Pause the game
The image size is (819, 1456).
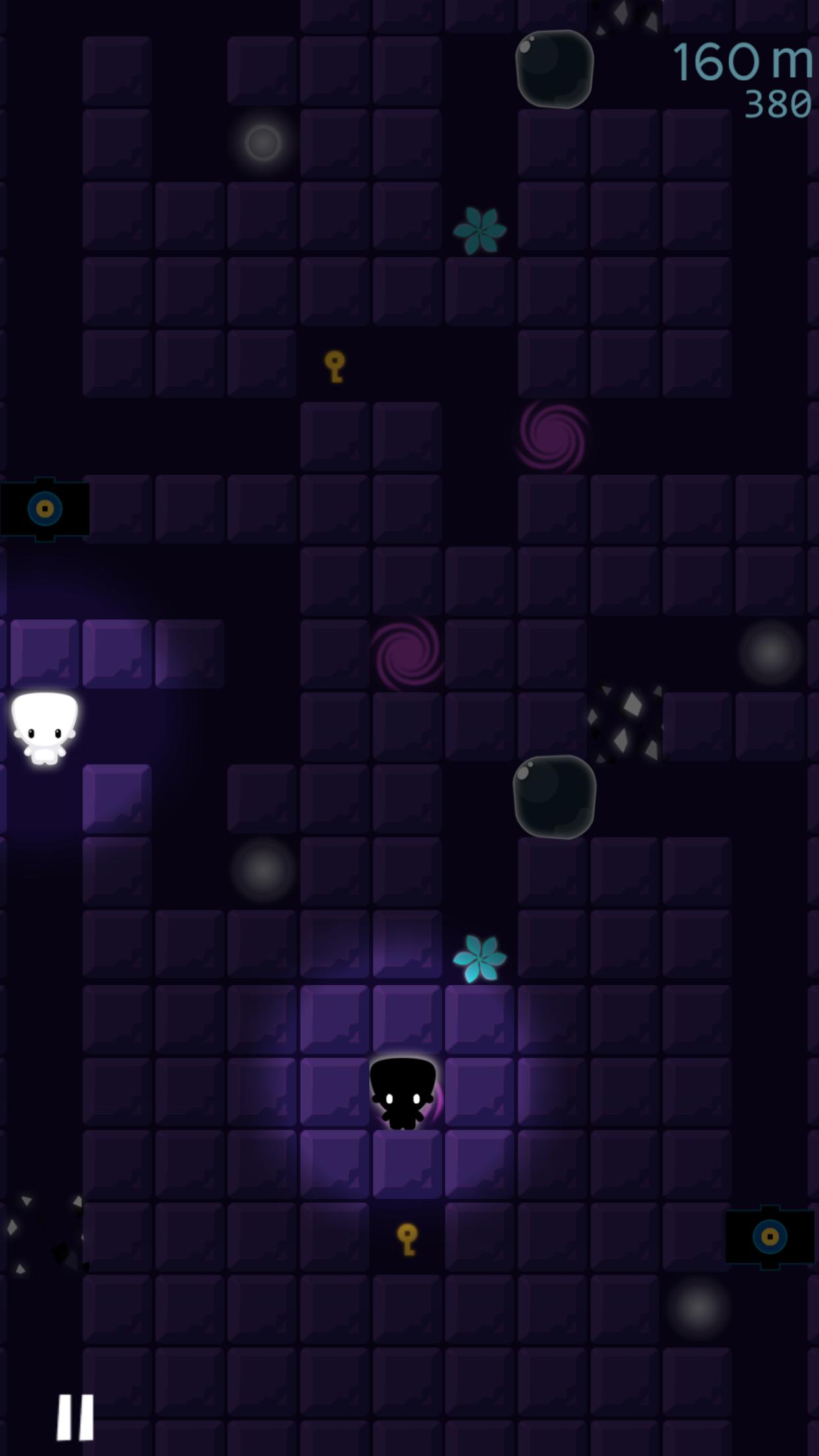[75, 1416]
